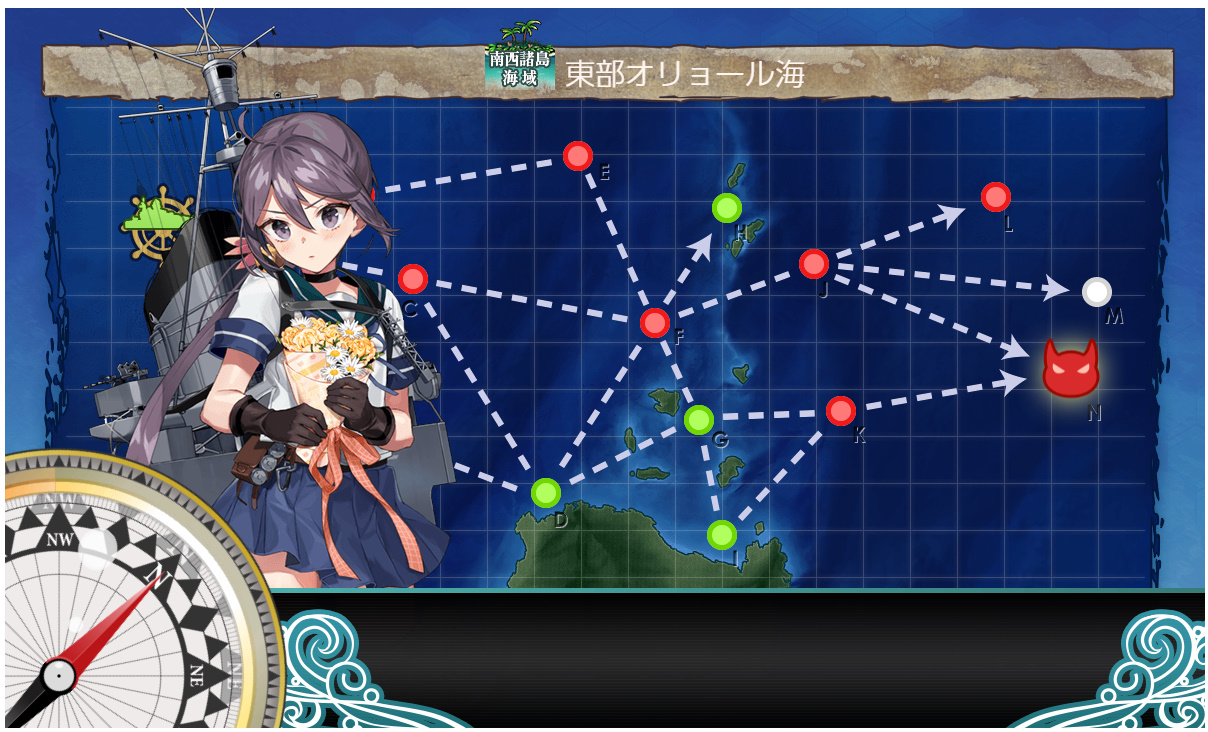Select the green node H
The image size is (1208, 732).
point(727,208)
